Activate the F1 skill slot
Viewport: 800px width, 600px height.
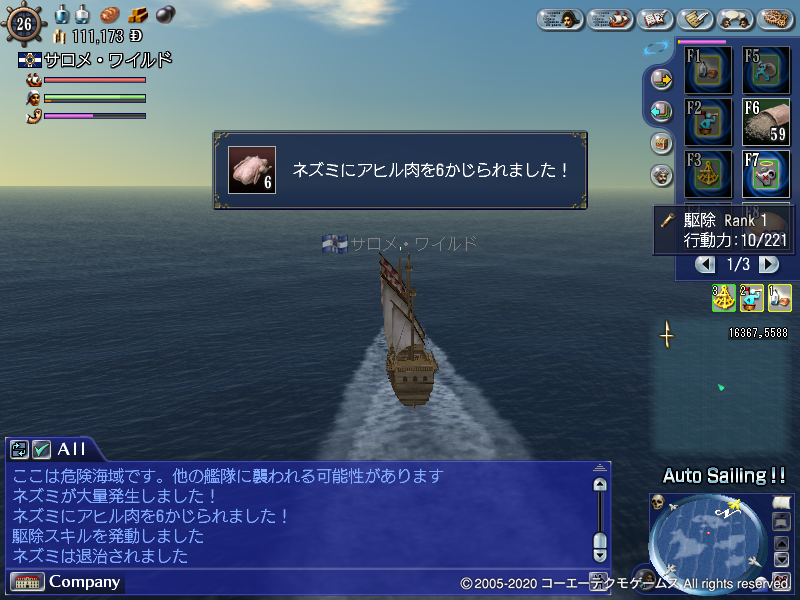tap(709, 70)
